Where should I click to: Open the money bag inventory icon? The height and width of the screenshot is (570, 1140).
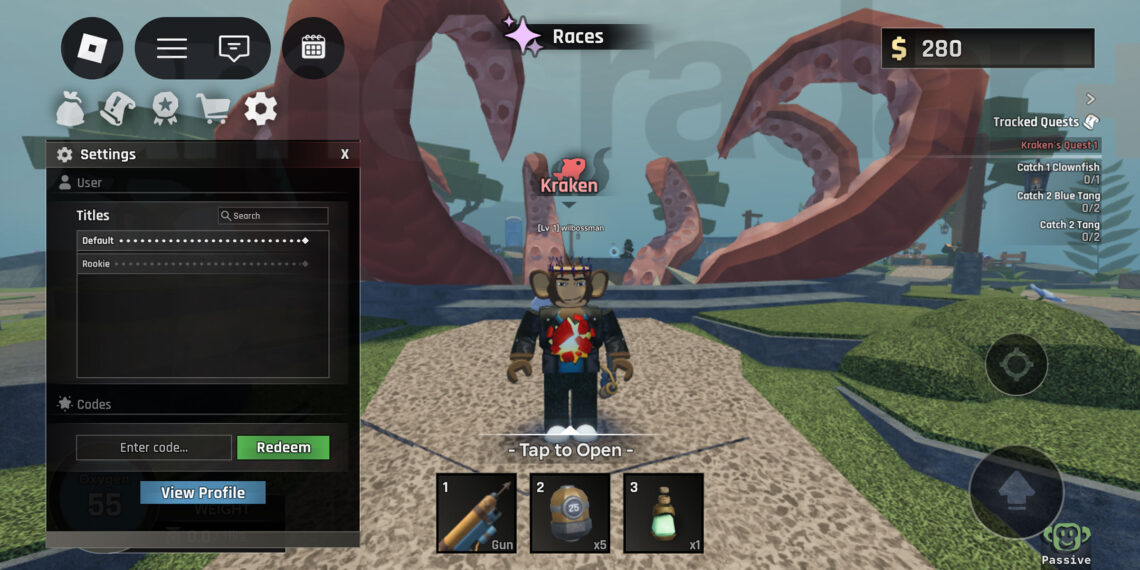70,109
